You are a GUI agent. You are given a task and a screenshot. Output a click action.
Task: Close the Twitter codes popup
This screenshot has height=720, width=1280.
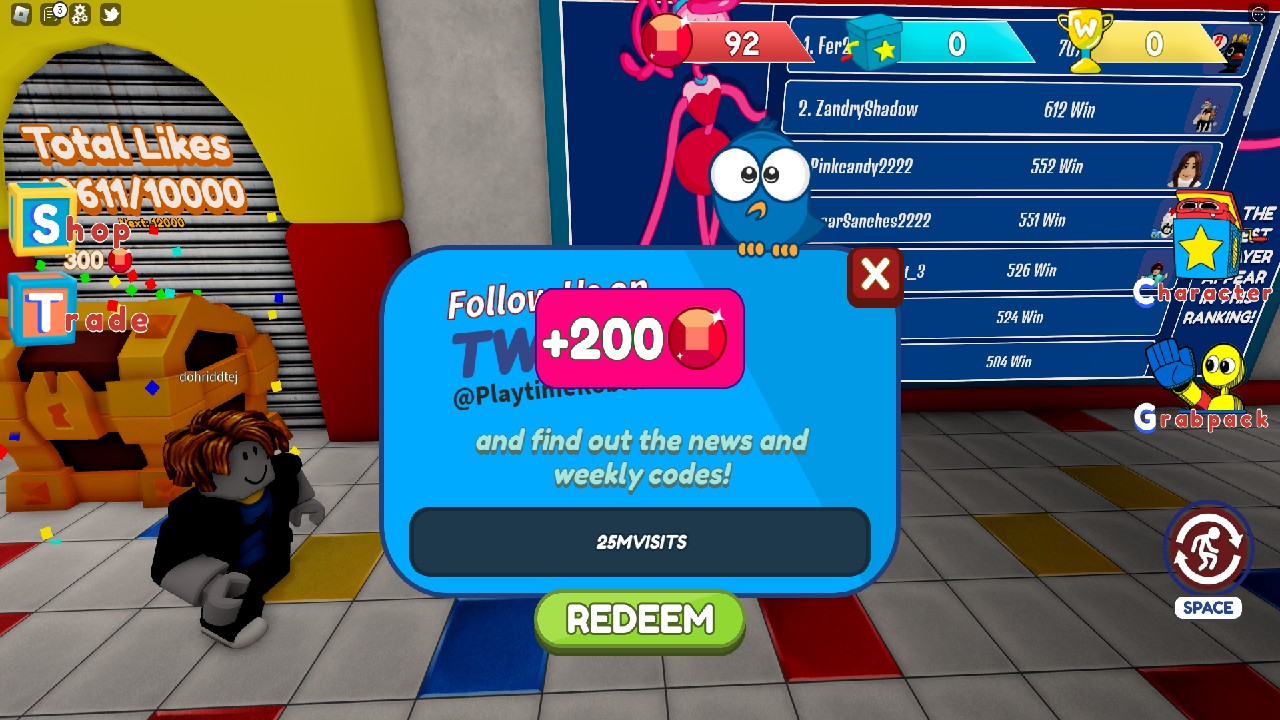pyautogui.click(x=874, y=277)
